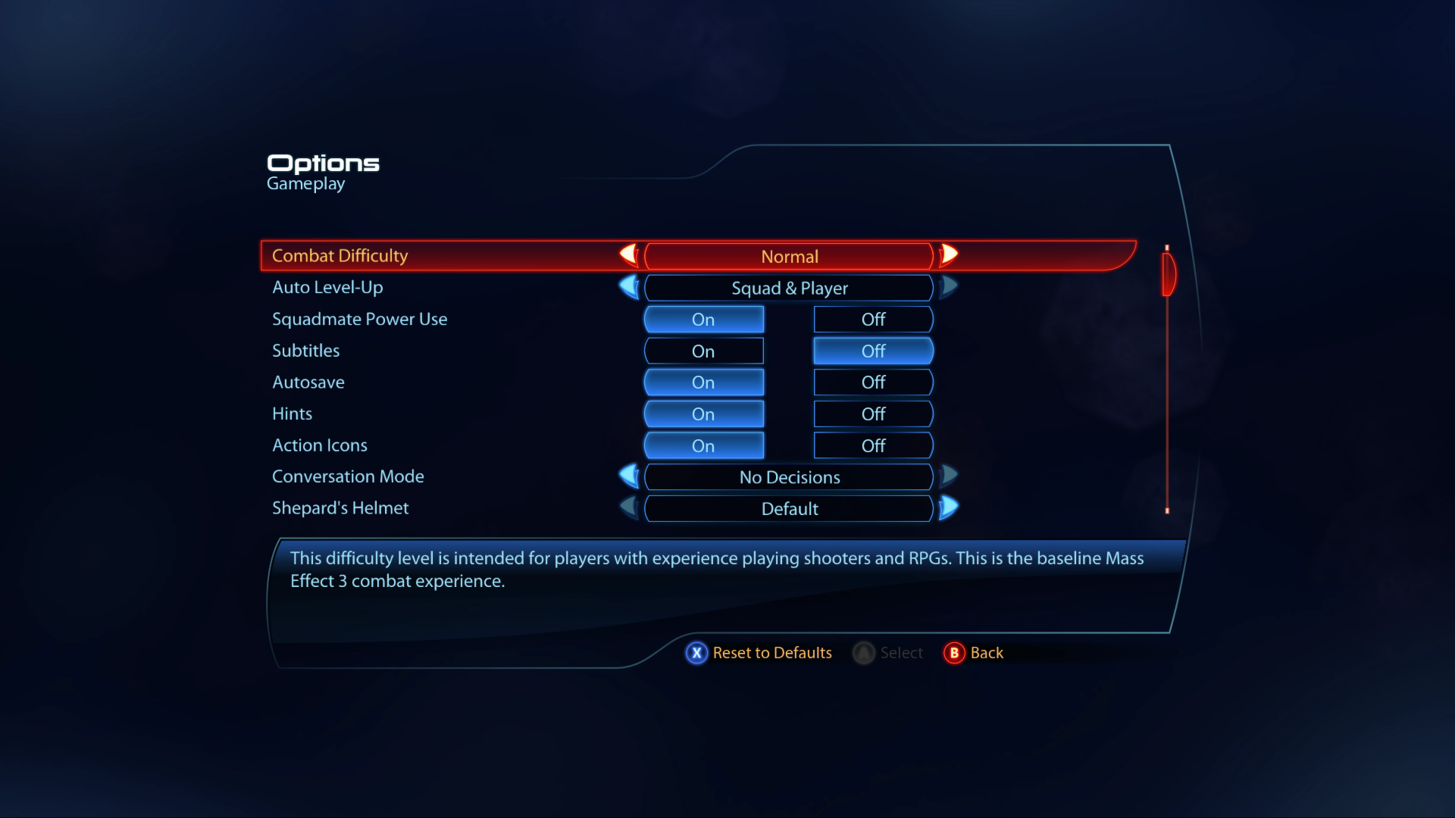
Task: Switch Squadmate Power Use to Off
Action: click(x=872, y=319)
